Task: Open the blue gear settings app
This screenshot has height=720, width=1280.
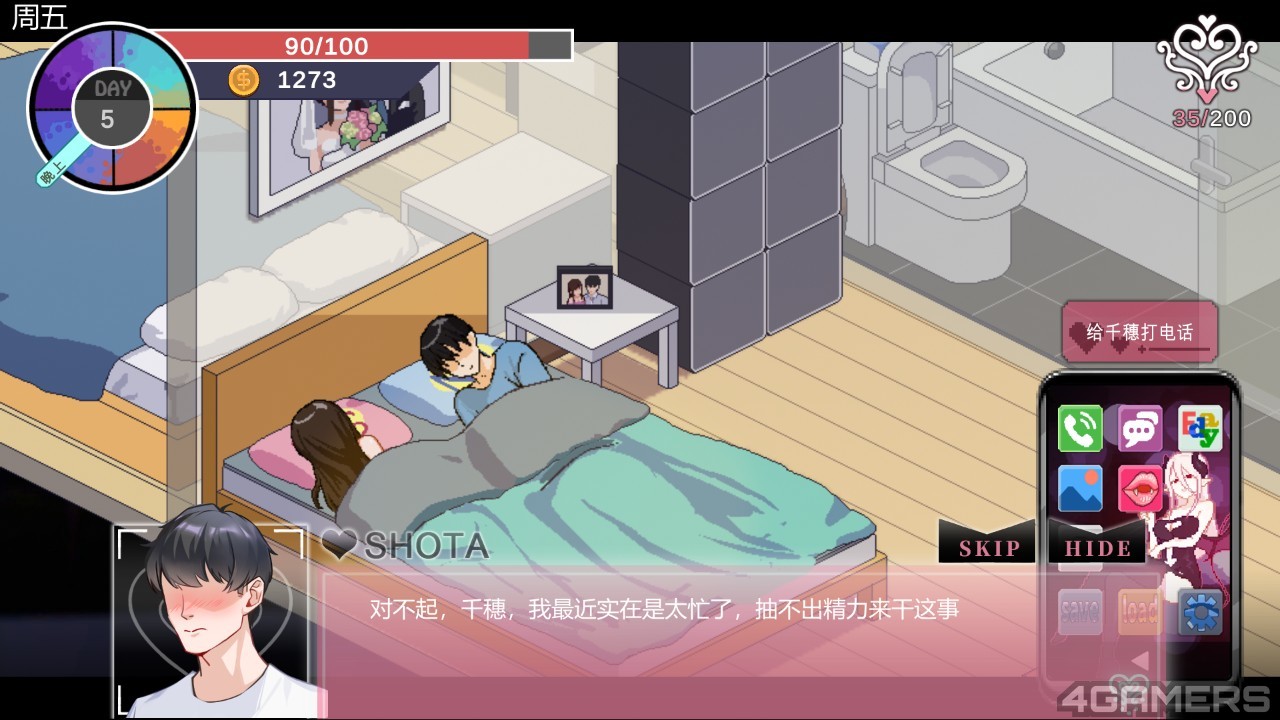Action: 1200,611
